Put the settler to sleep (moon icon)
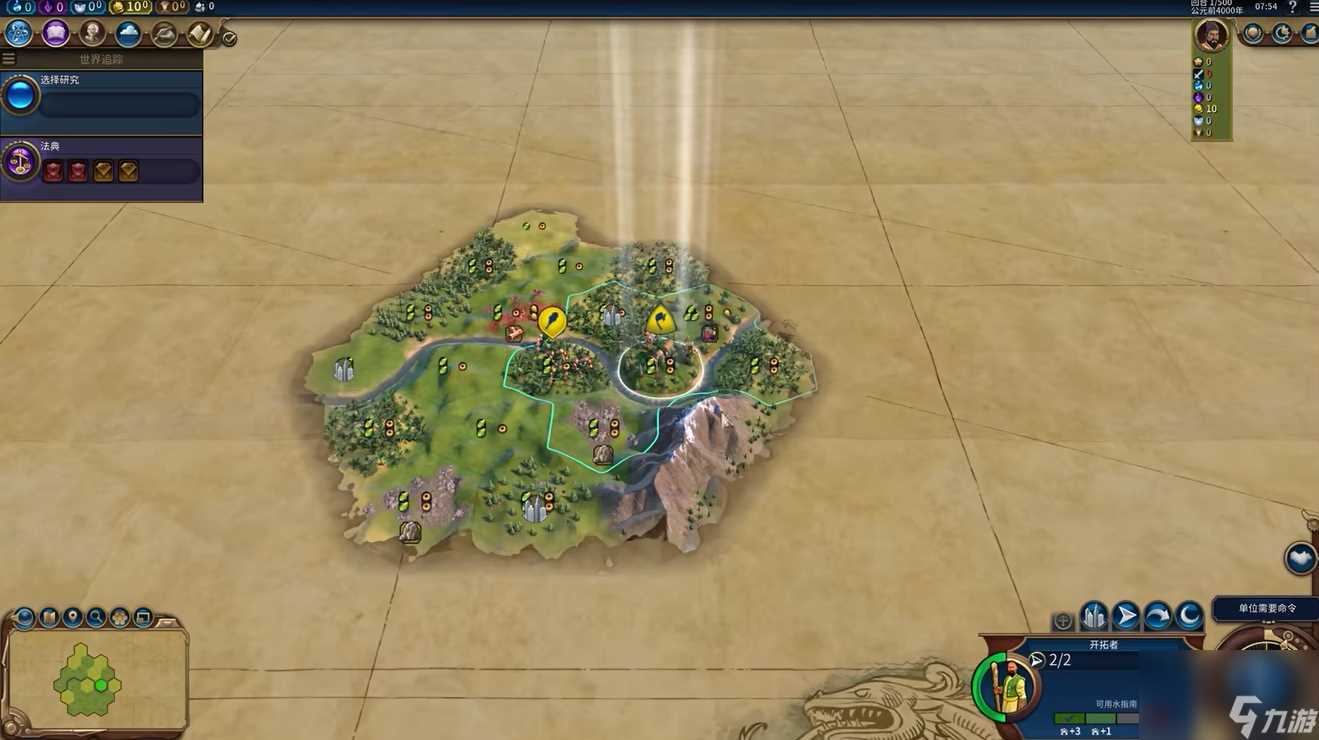Viewport: 1319px width, 740px height. (x=1189, y=615)
